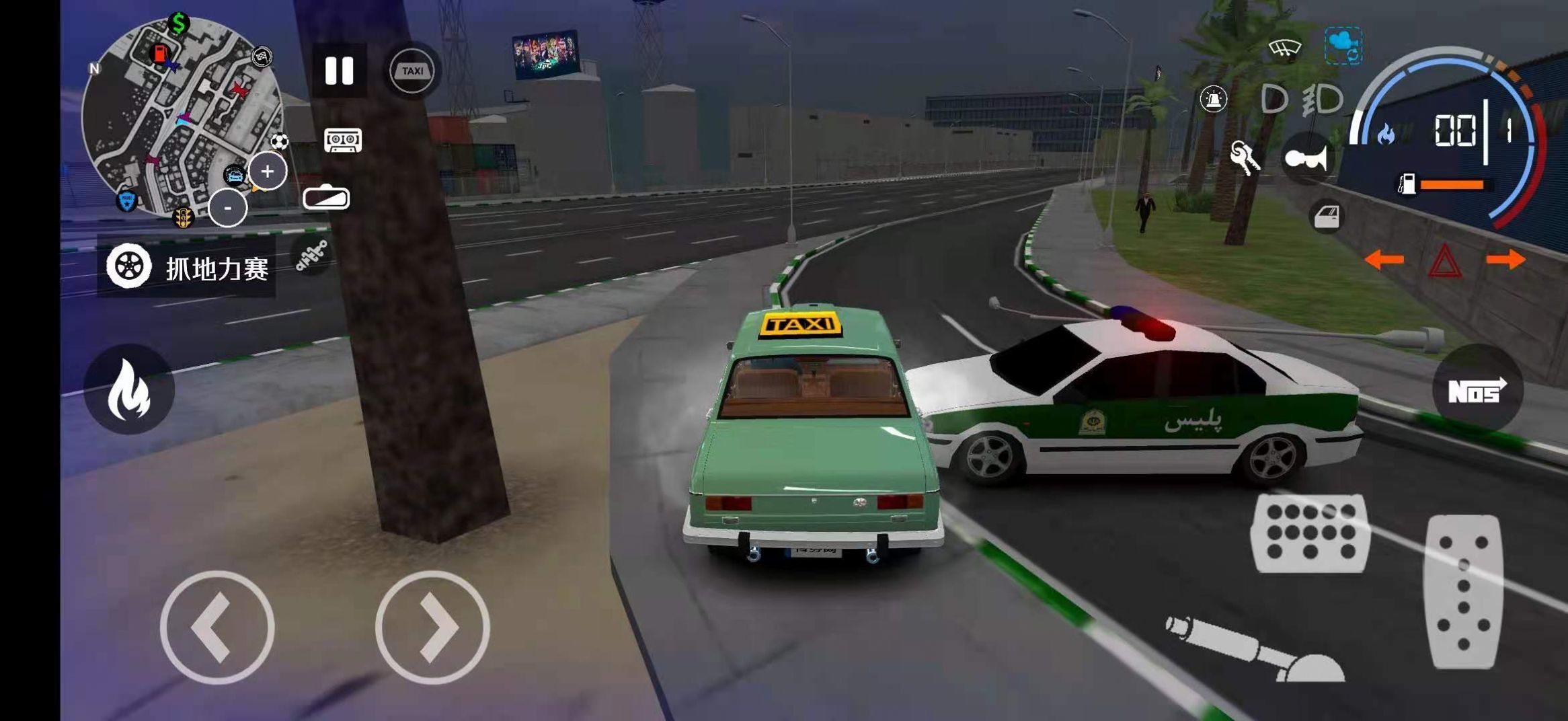Turn the ignition keys
The width and height of the screenshot is (1568, 721).
(x=1244, y=158)
